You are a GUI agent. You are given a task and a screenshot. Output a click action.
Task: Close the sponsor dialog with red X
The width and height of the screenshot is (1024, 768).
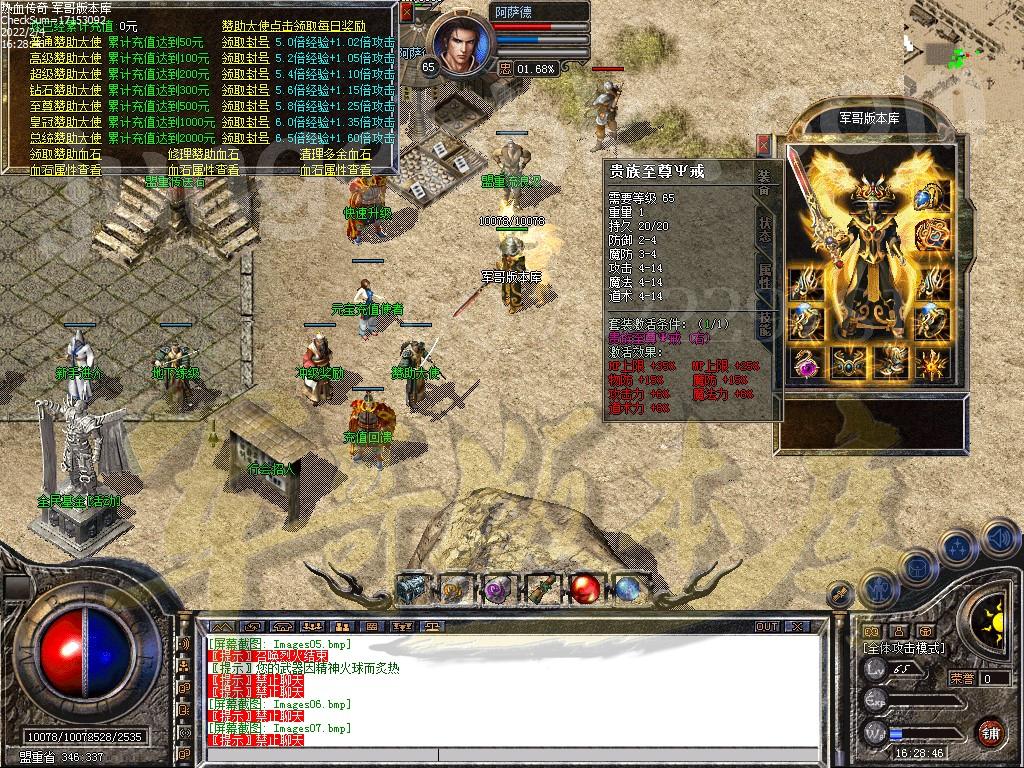click(406, 12)
